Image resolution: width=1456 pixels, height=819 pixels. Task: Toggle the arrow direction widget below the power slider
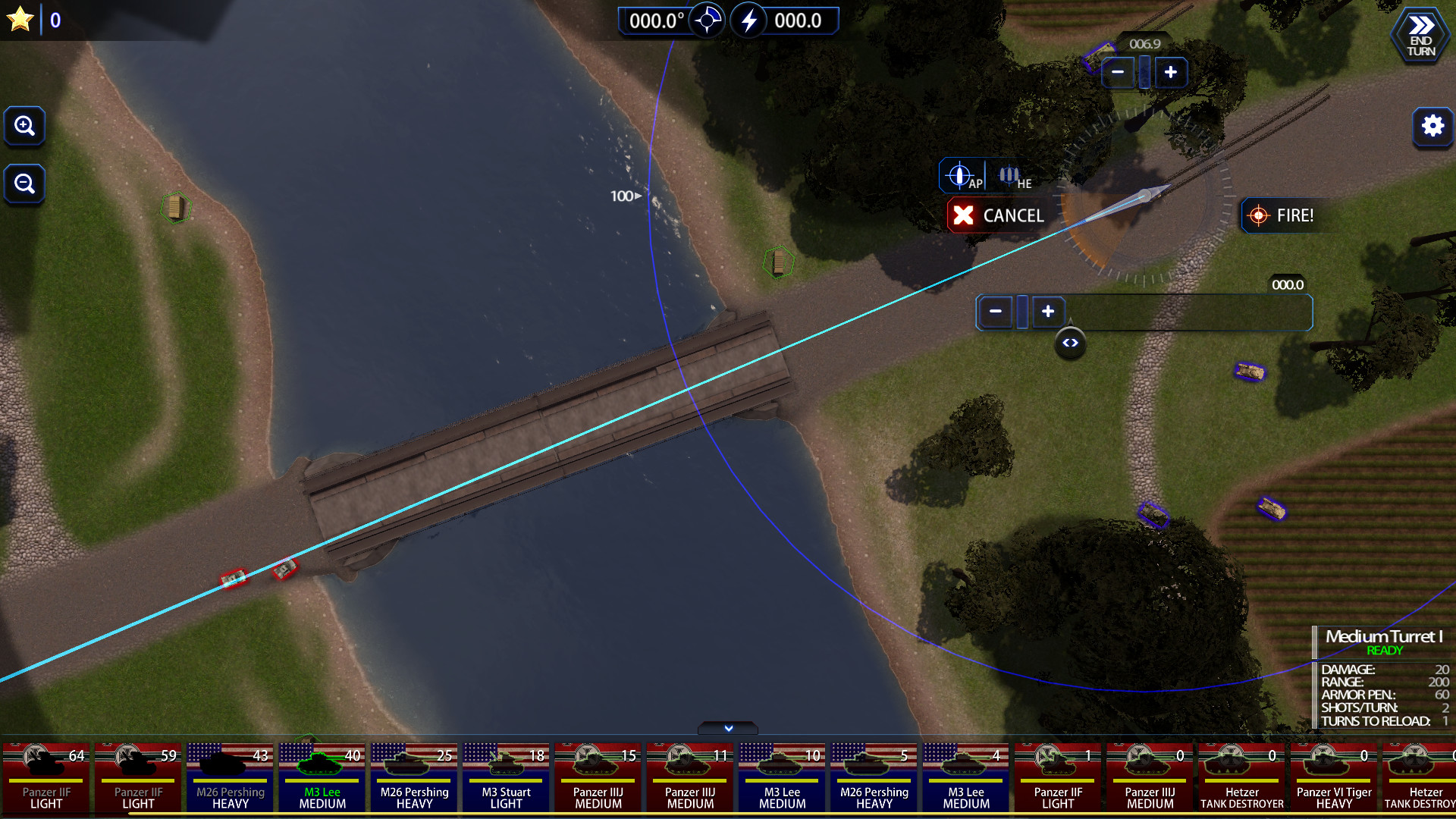[1071, 343]
